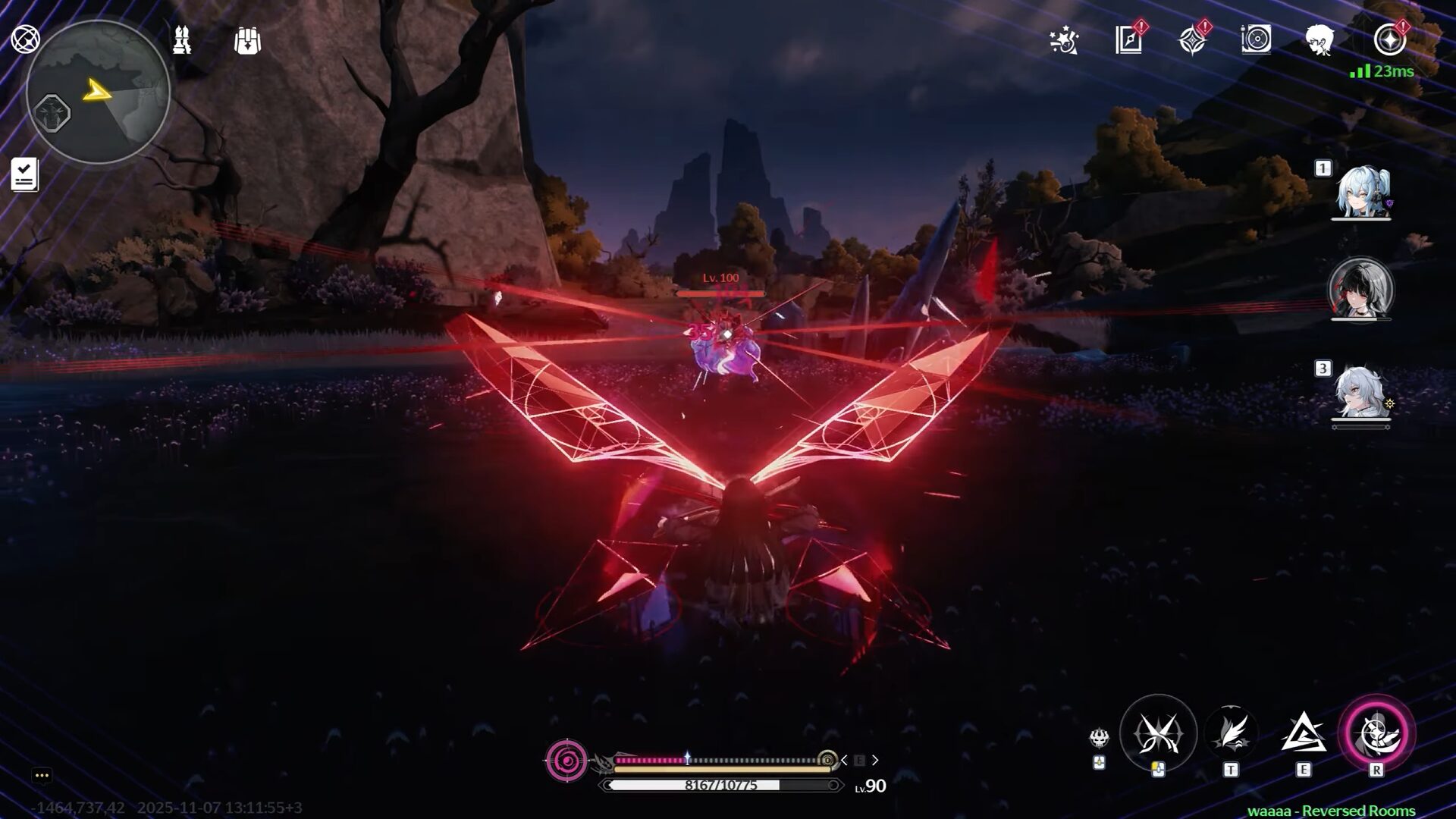1456x819 pixels.
Task: Open the chat bubble with three dots
Action: point(42,775)
